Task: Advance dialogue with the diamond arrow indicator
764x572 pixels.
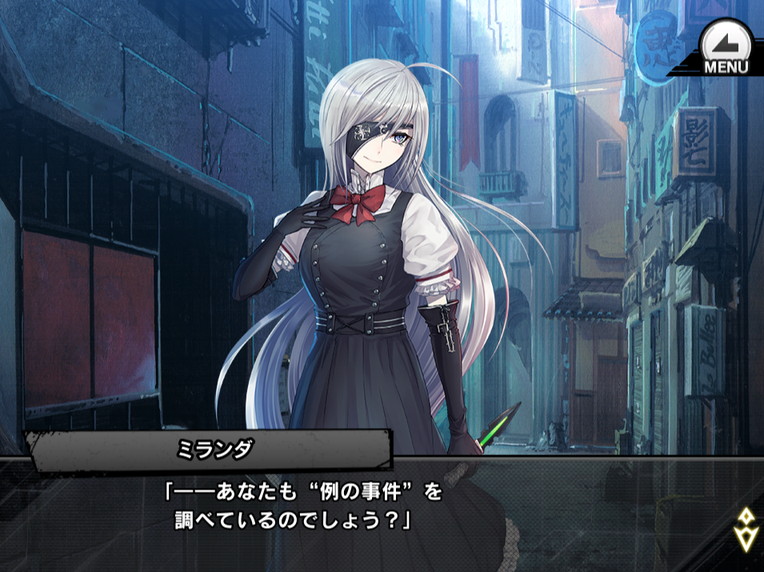Action: 744,530
